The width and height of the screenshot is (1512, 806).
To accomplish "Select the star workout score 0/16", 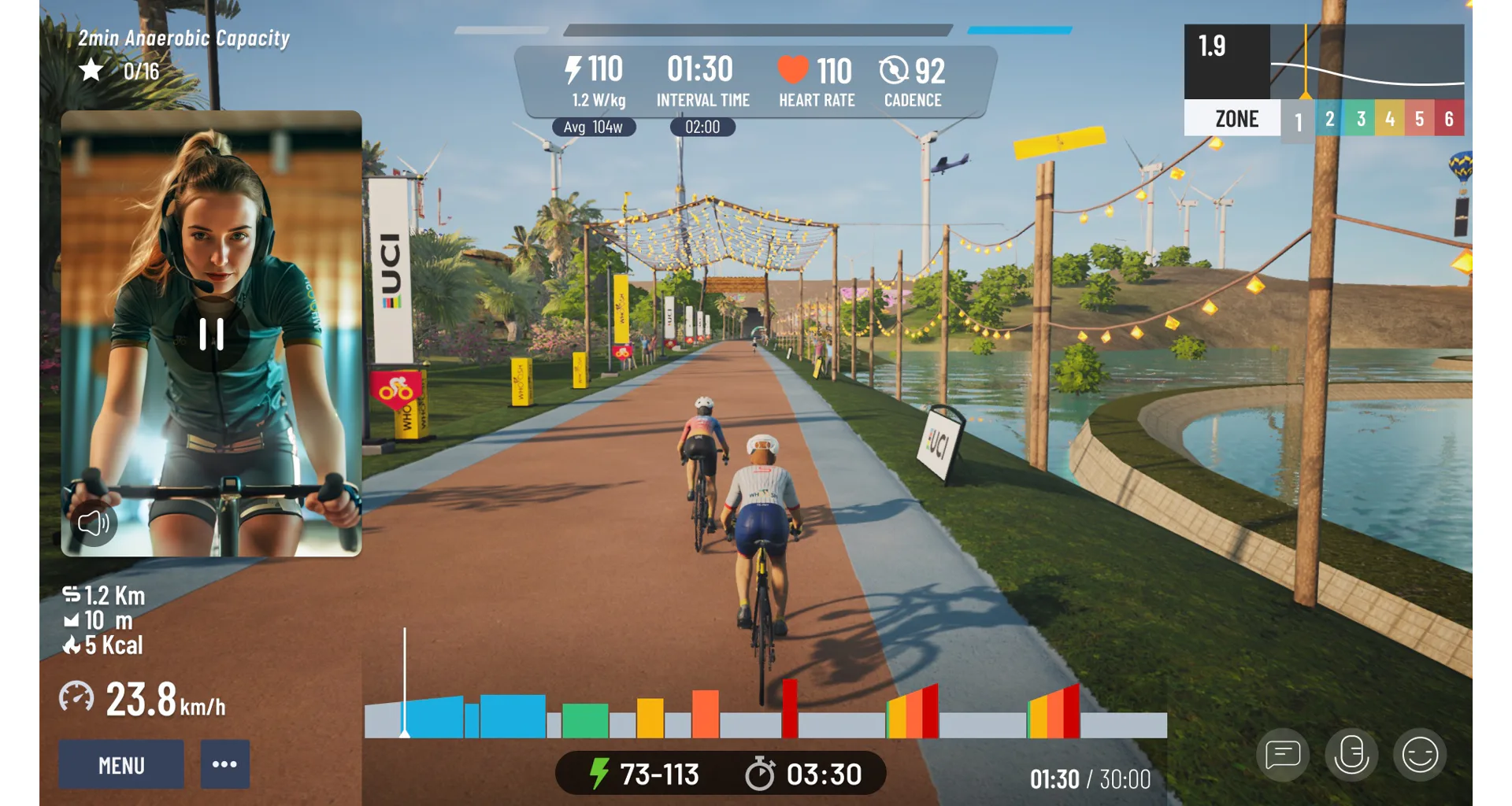I will tap(120, 71).
